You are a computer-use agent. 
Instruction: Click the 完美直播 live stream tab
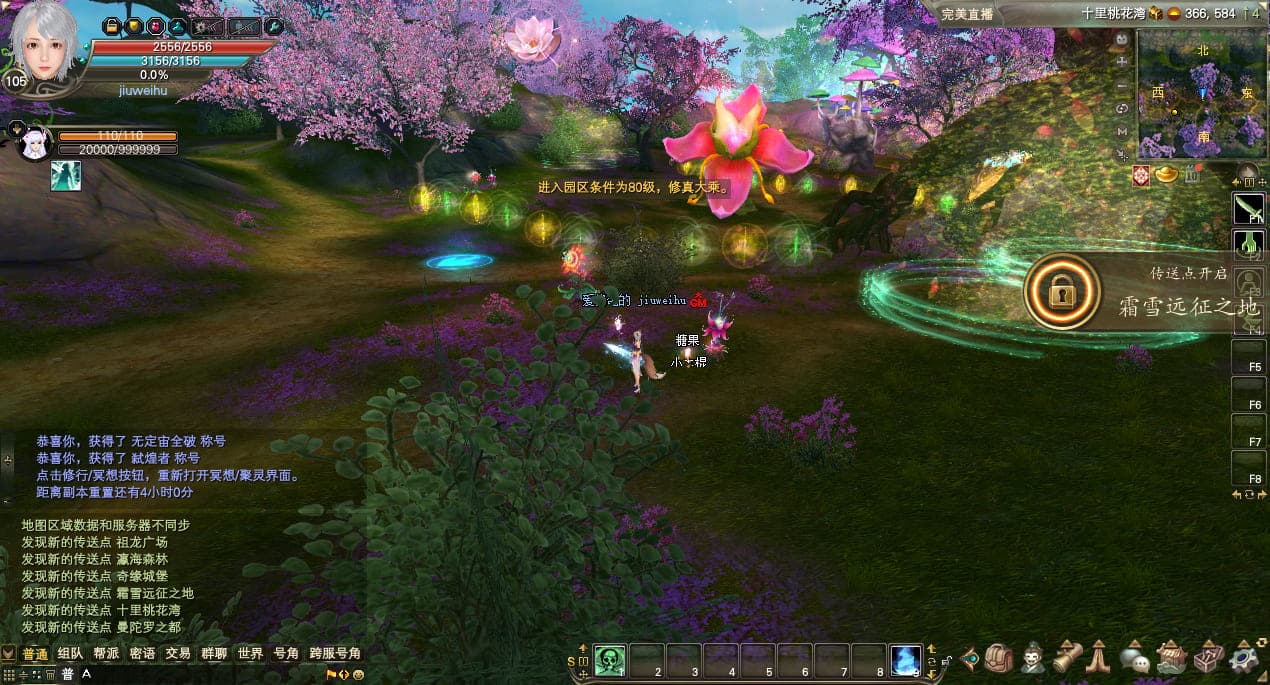tap(968, 14)
